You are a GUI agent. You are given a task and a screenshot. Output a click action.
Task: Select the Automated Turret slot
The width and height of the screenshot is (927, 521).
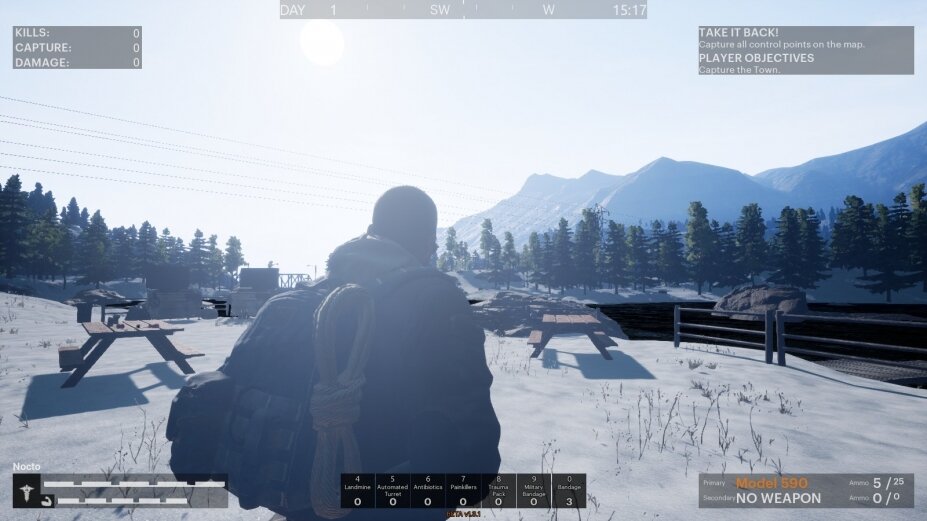point(393,490)
